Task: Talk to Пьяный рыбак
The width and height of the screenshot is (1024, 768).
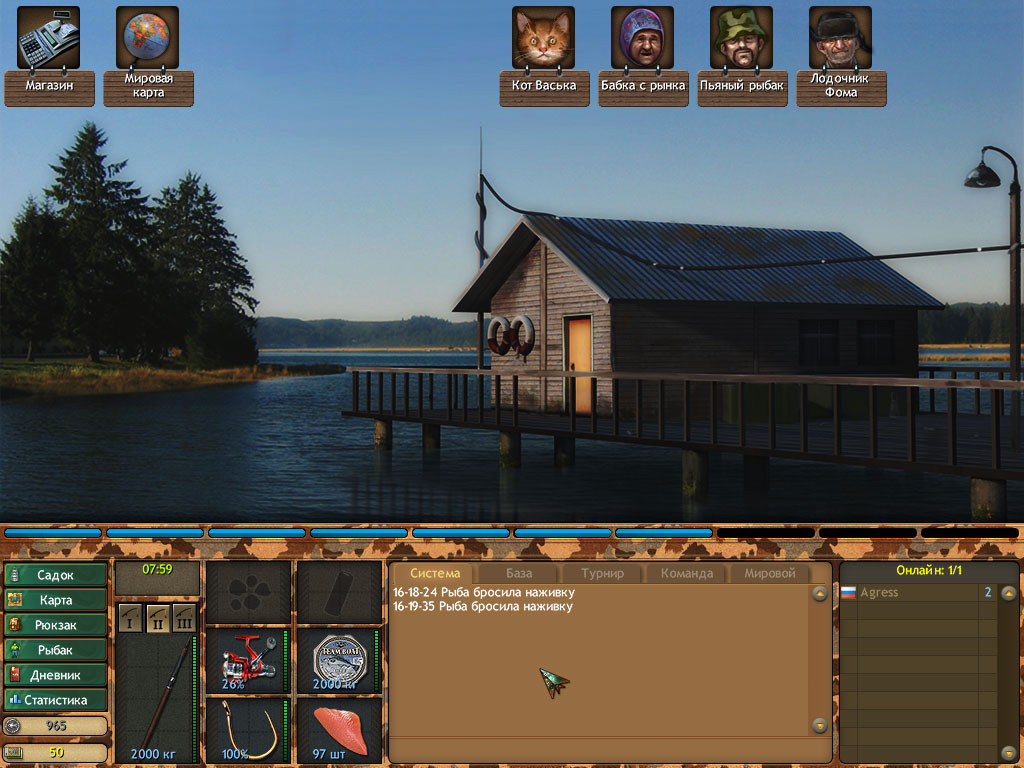Action: (741, 38)
